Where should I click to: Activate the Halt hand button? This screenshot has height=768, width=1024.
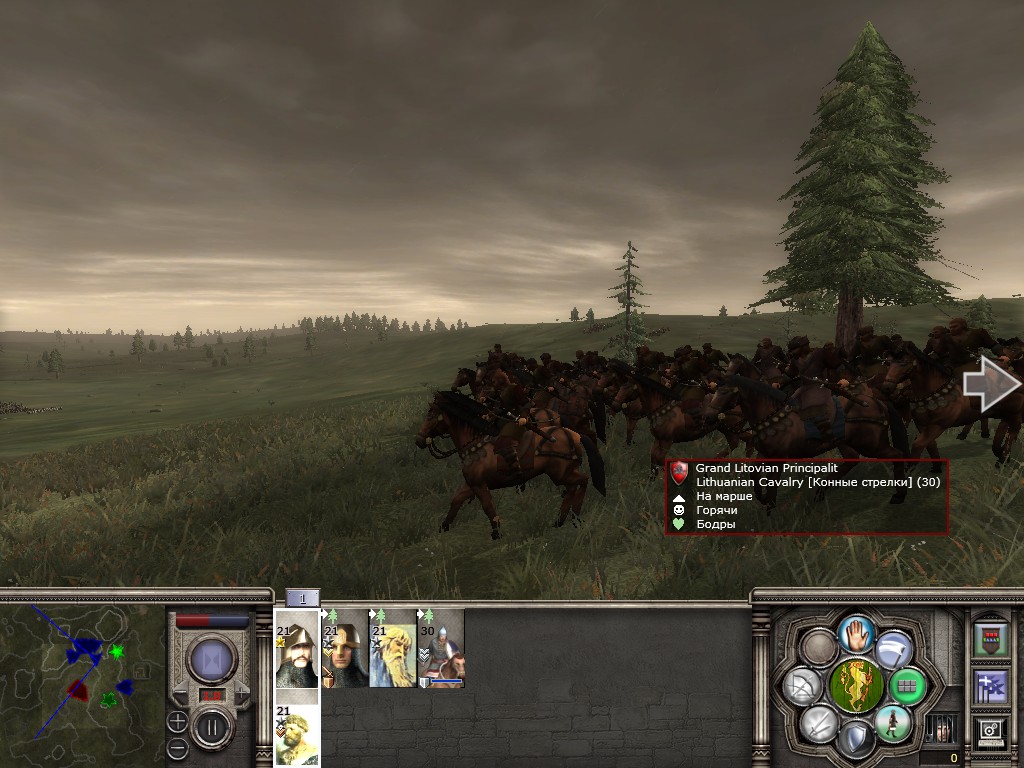point(857,633)
